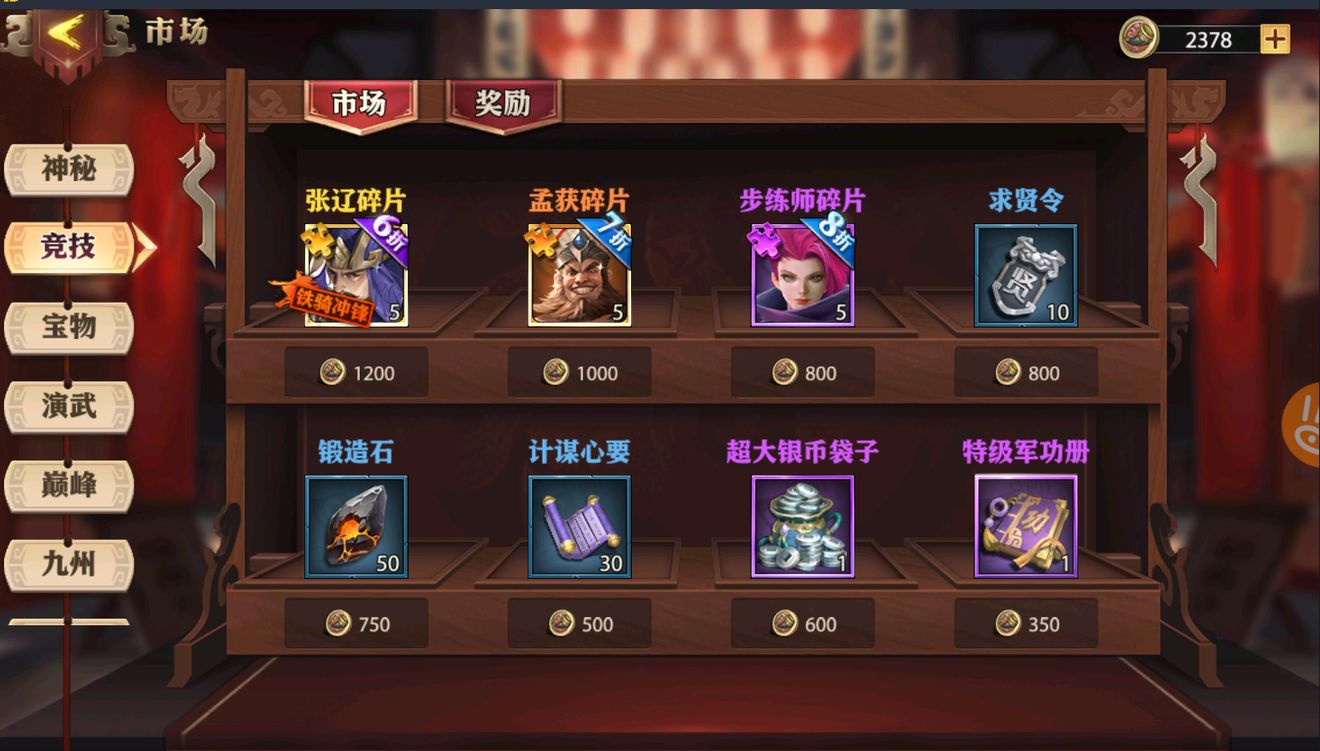The width and height of the screenshot is (1320, 751).
Task: Select the 计谋心要 scroll icon
Action: 579,523
